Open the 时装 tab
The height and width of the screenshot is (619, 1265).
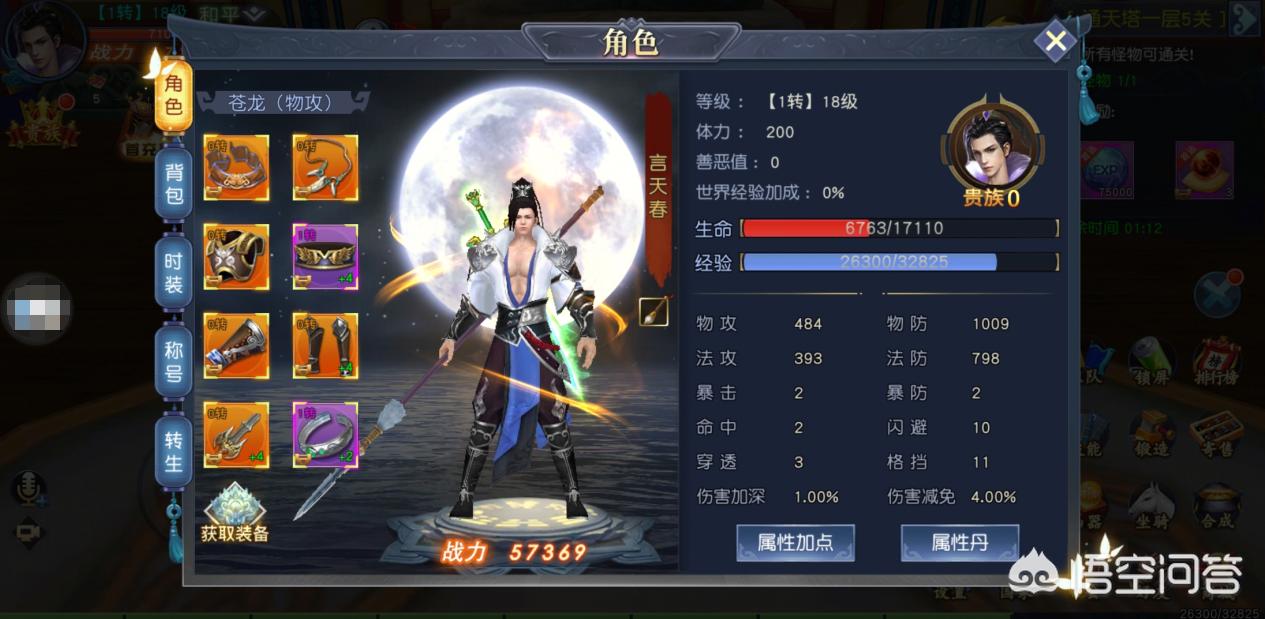[173, 271]
